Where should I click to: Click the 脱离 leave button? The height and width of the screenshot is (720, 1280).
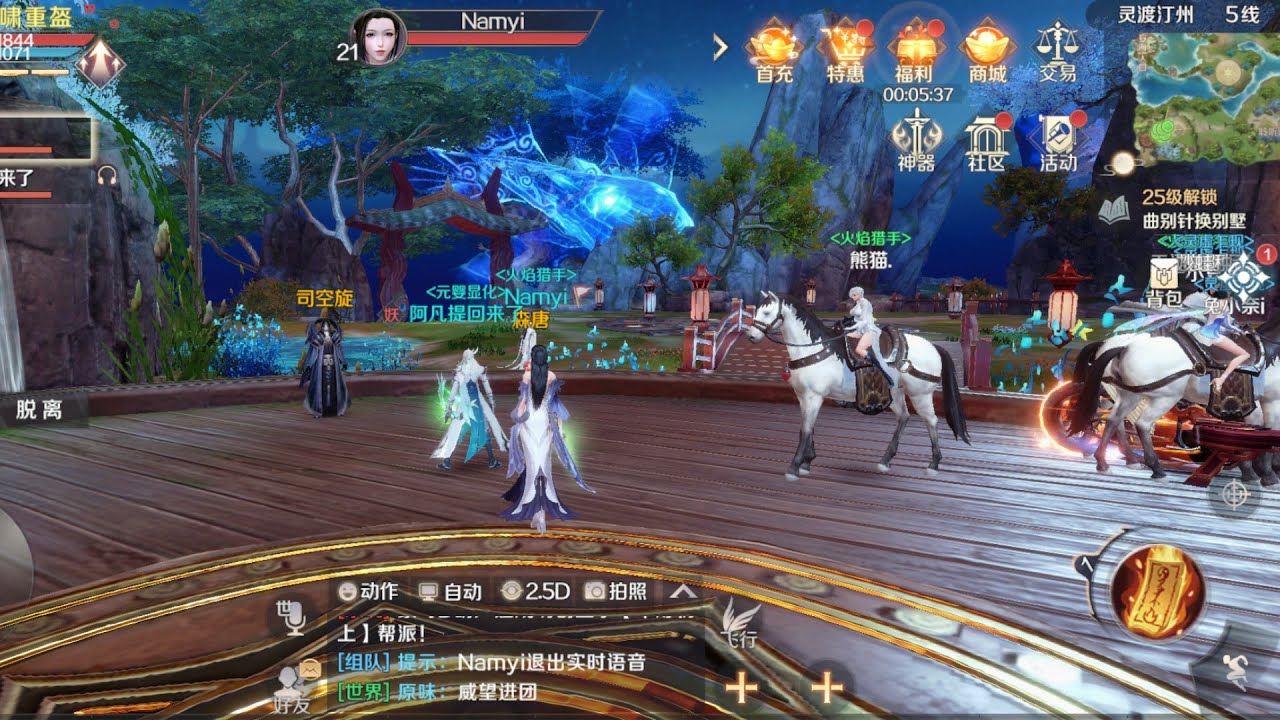39,410
